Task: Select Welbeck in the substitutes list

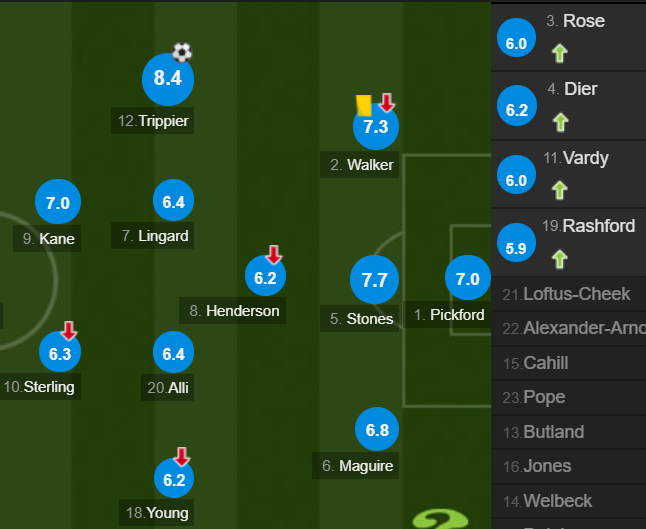Action: click(568, 501)
